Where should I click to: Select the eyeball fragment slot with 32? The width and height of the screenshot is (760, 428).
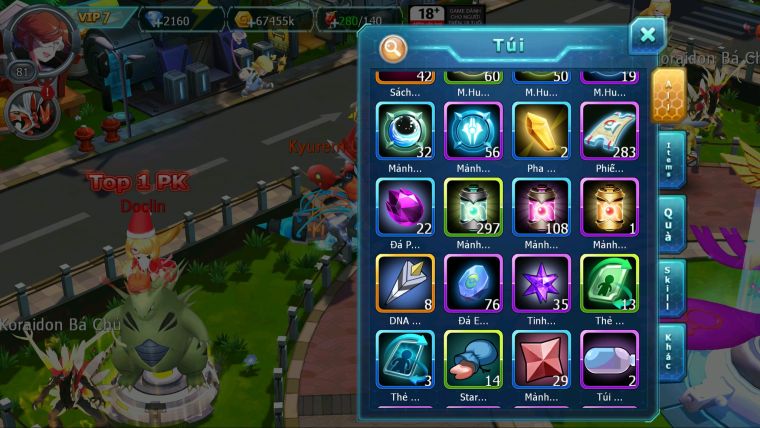point(405,131)
